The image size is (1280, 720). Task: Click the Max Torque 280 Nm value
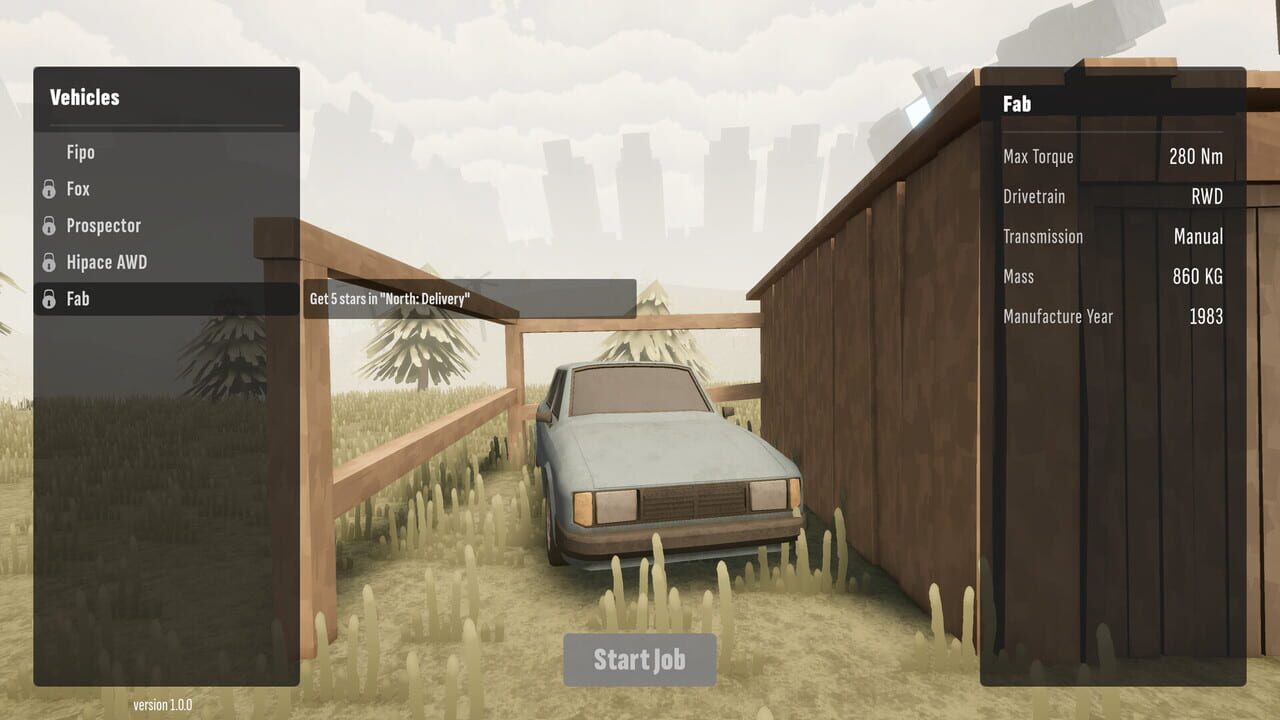1196,156
